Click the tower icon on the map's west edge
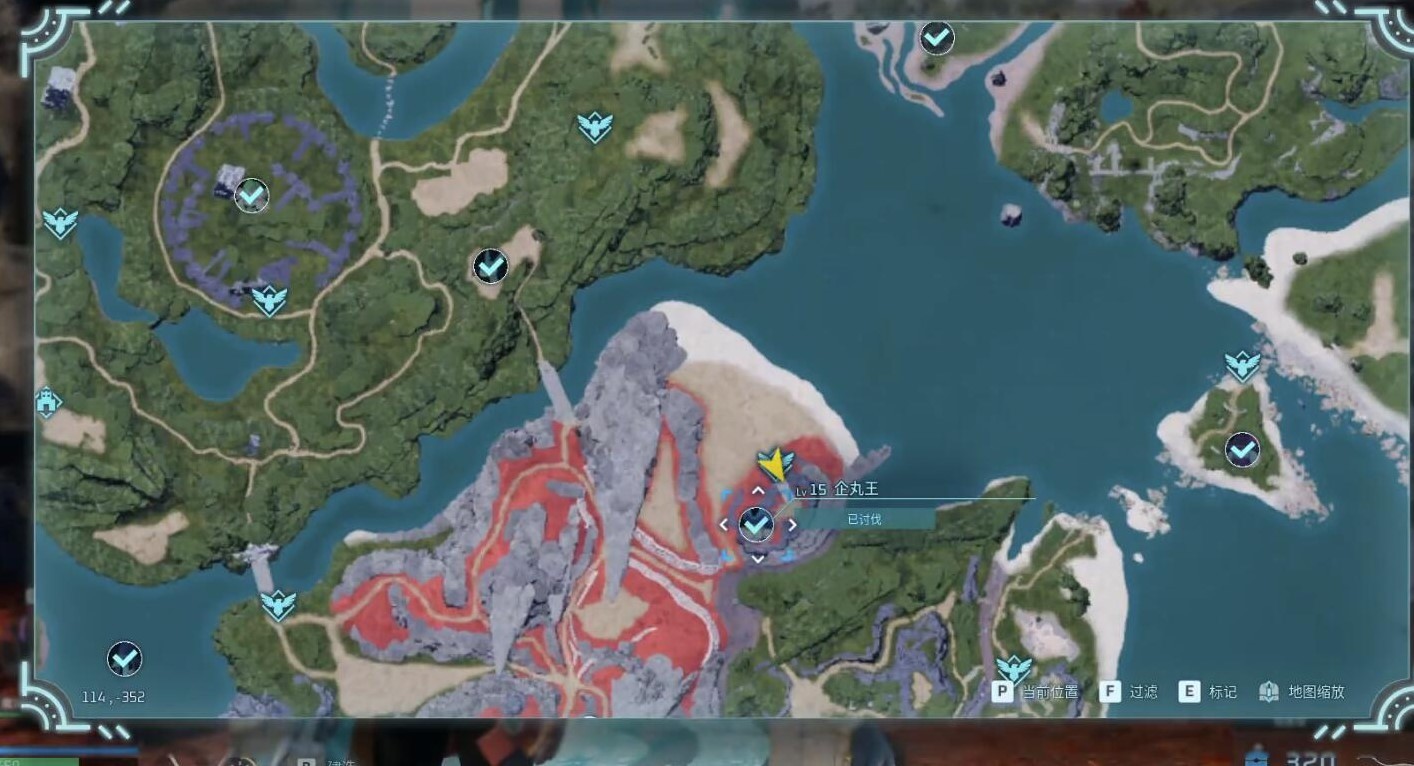 (47, 404)
